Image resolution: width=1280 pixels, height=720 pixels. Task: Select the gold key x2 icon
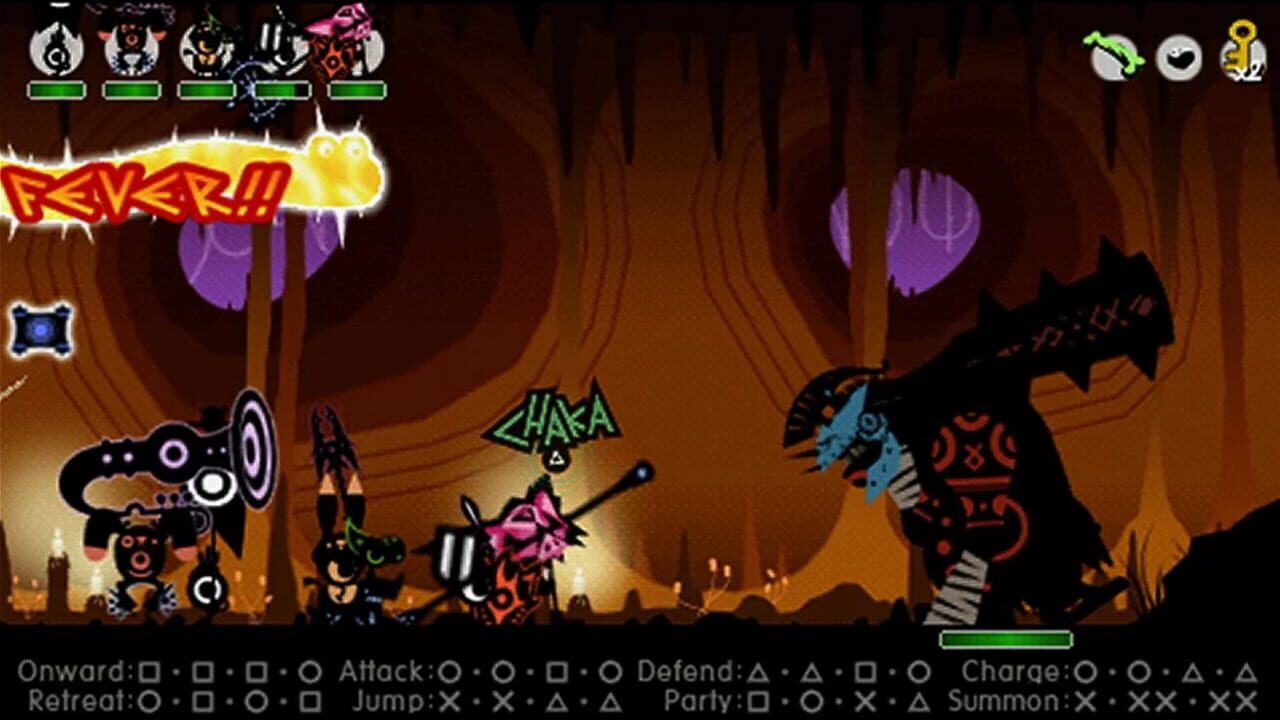click(1240, 55)
